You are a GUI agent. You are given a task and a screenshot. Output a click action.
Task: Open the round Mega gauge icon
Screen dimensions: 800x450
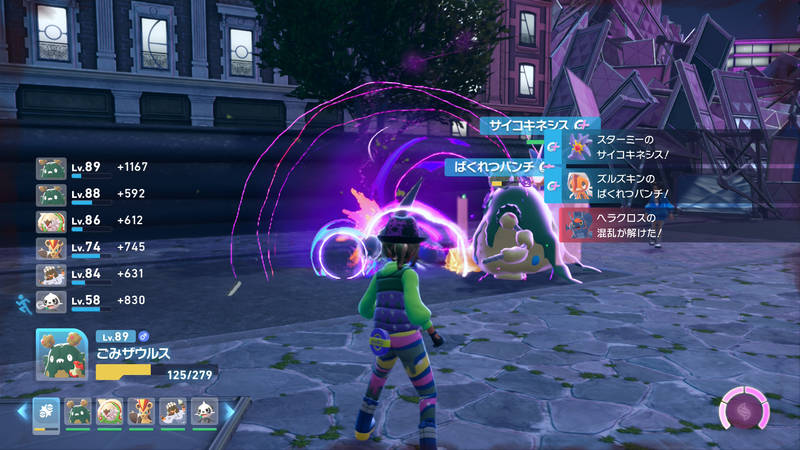click(x=743, y=410)
